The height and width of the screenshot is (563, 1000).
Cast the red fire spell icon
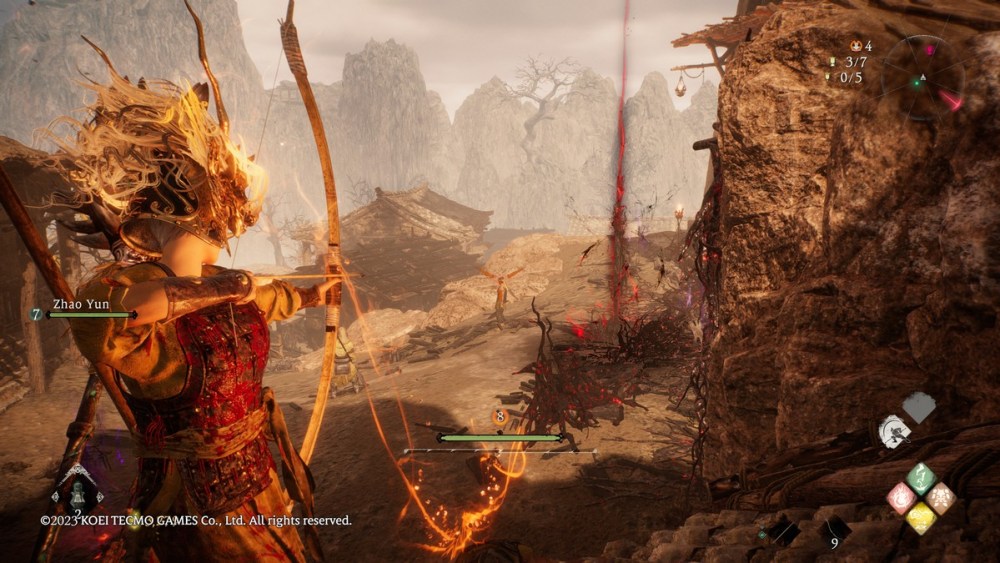(x=902, y=498)
